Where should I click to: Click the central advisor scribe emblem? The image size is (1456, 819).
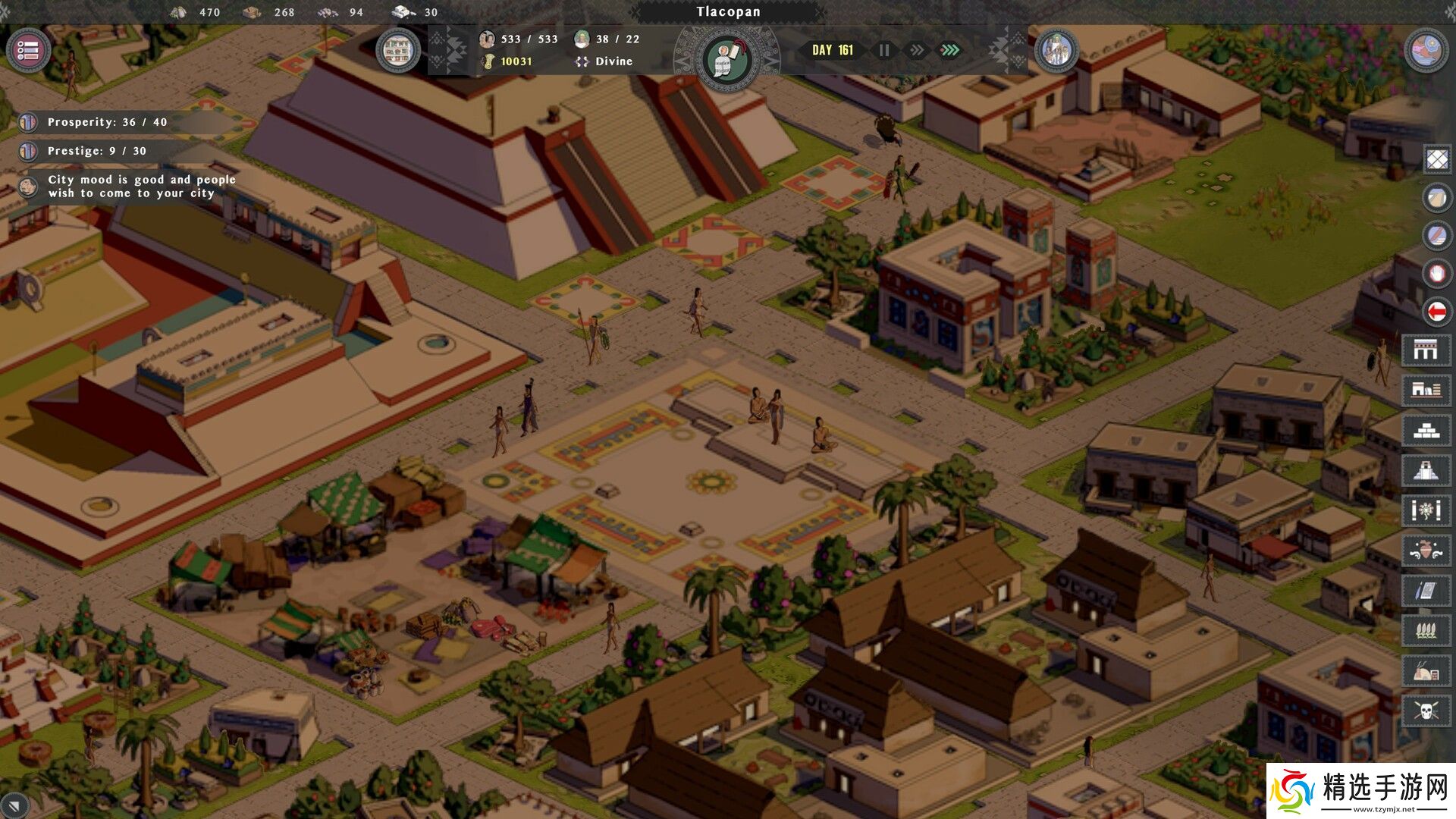pos(726,59)
